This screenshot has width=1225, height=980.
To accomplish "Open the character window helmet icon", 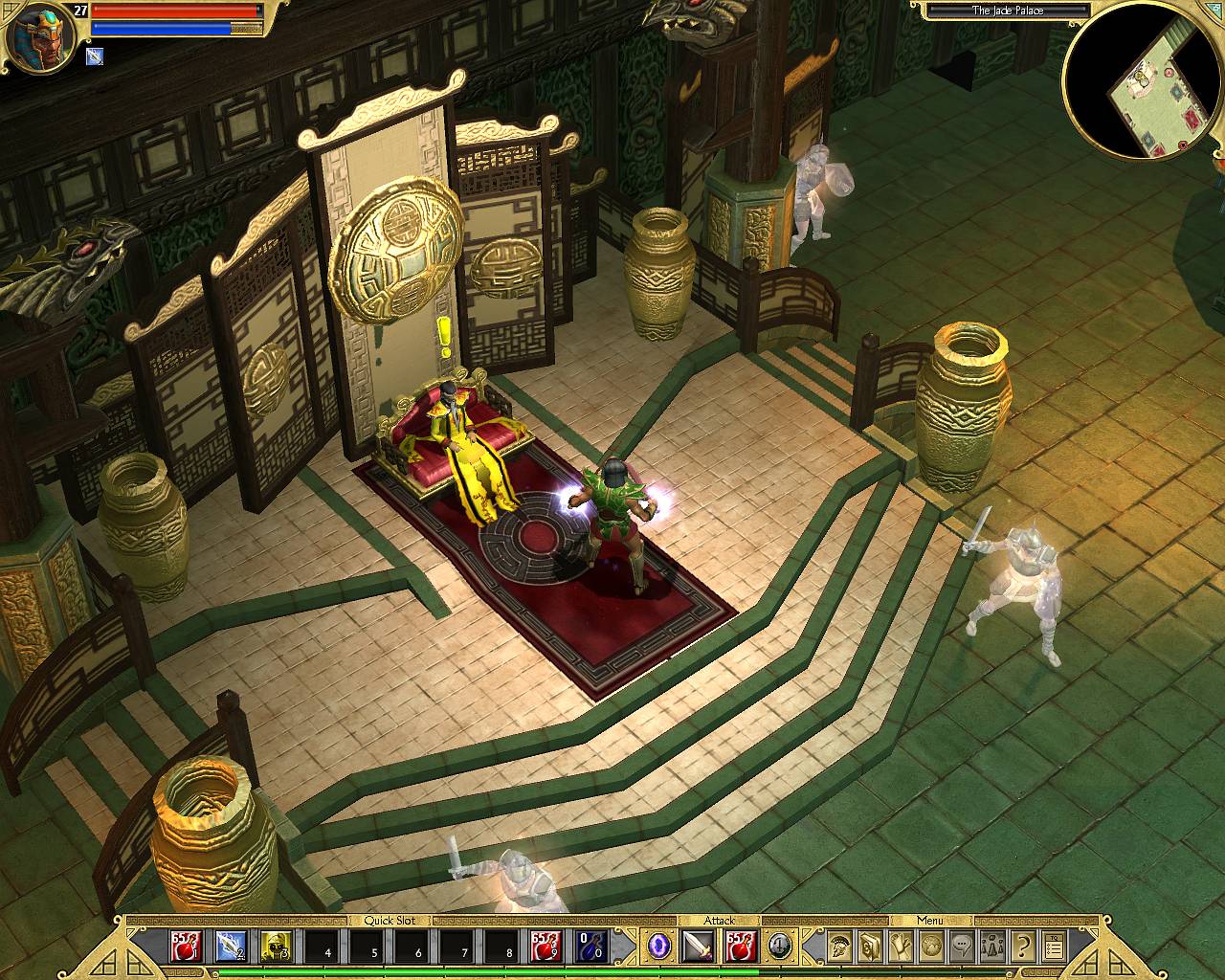I will pos(841,947).
